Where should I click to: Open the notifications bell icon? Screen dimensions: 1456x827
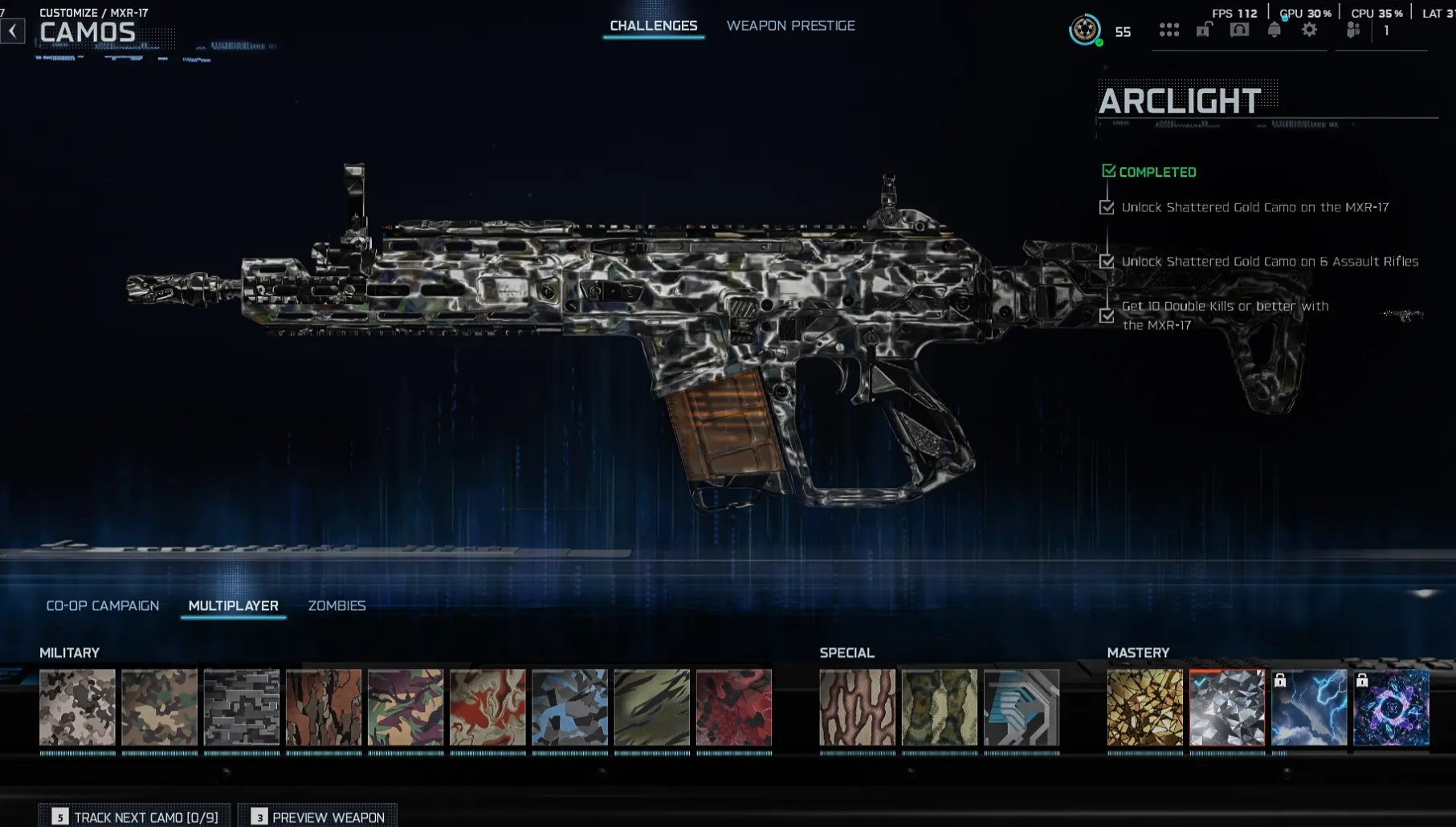pyautogui.click(x=1275, y=30)
